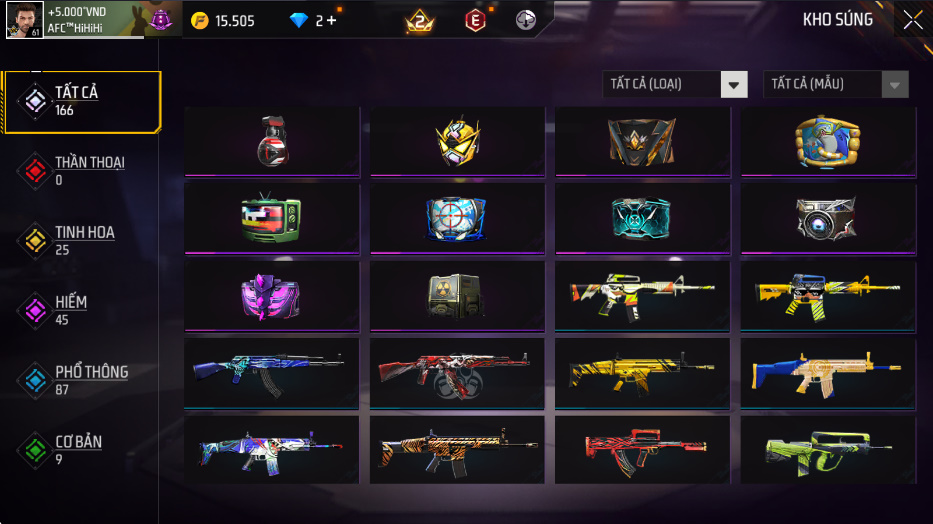933x524 pixels.
Task: Click the gold rank 2 badge icon
Action: click(421, 20)
